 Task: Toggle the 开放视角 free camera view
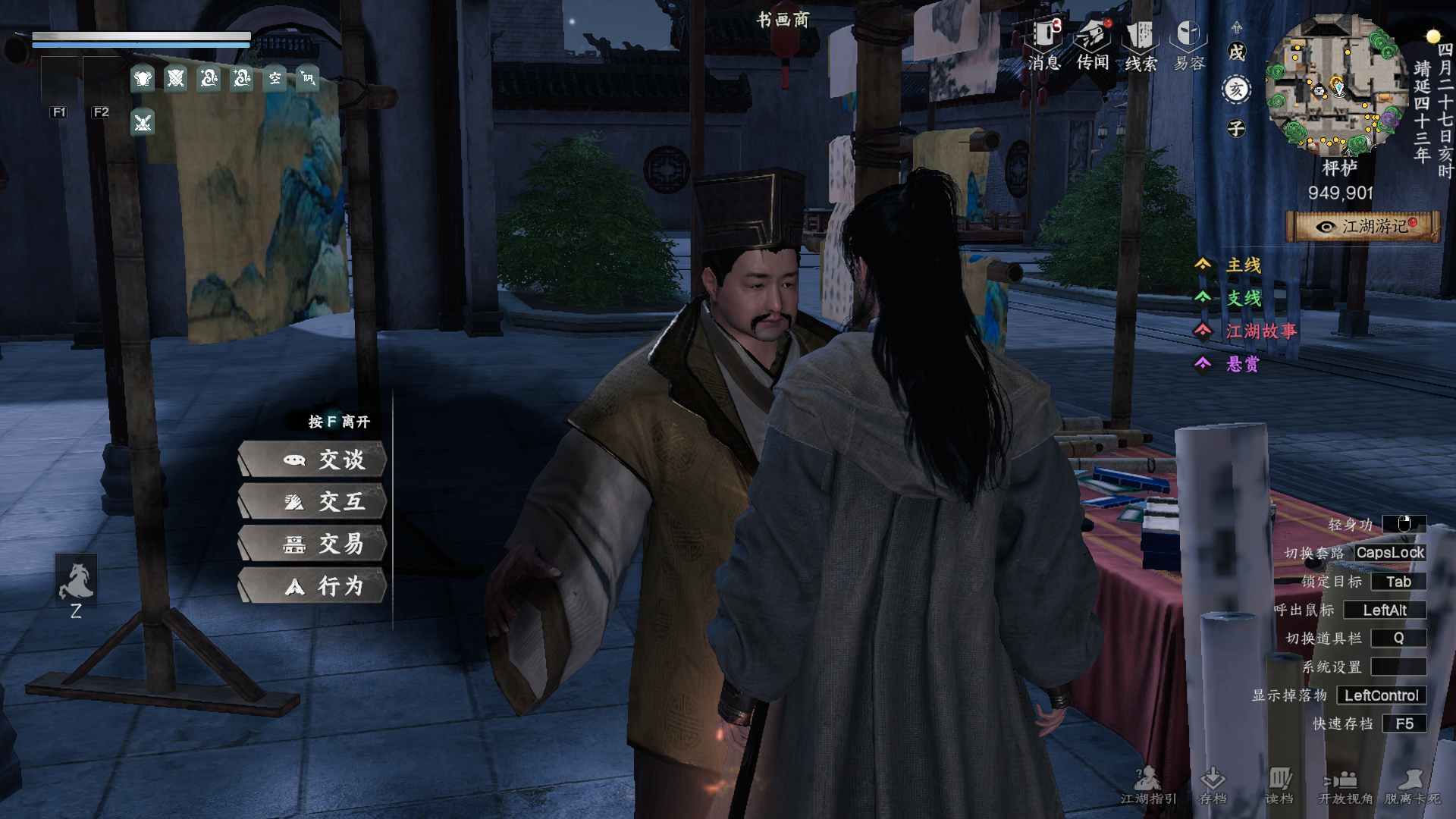click(x=1345, y=786)
